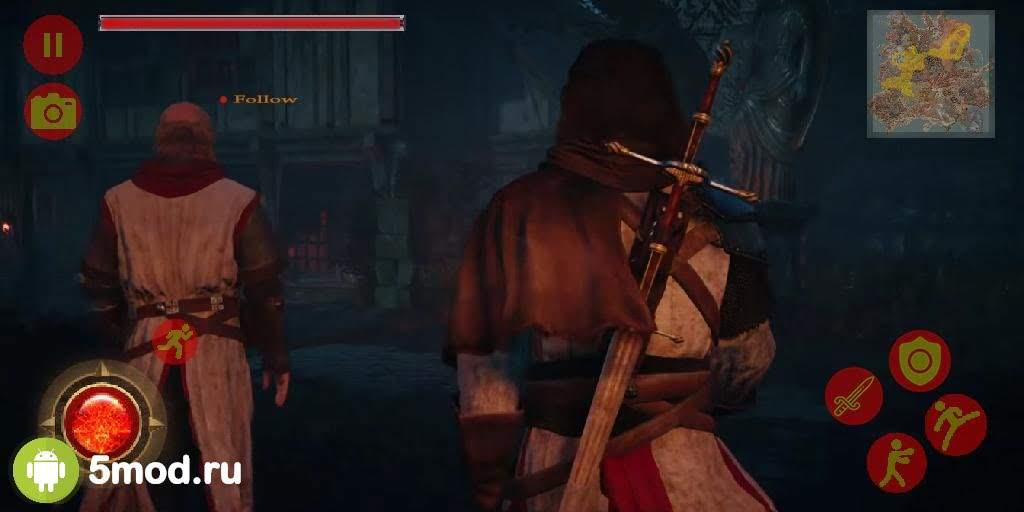Take a screenshot with the camera icon
1024x512 pixels.
click(x=52, y=111)
